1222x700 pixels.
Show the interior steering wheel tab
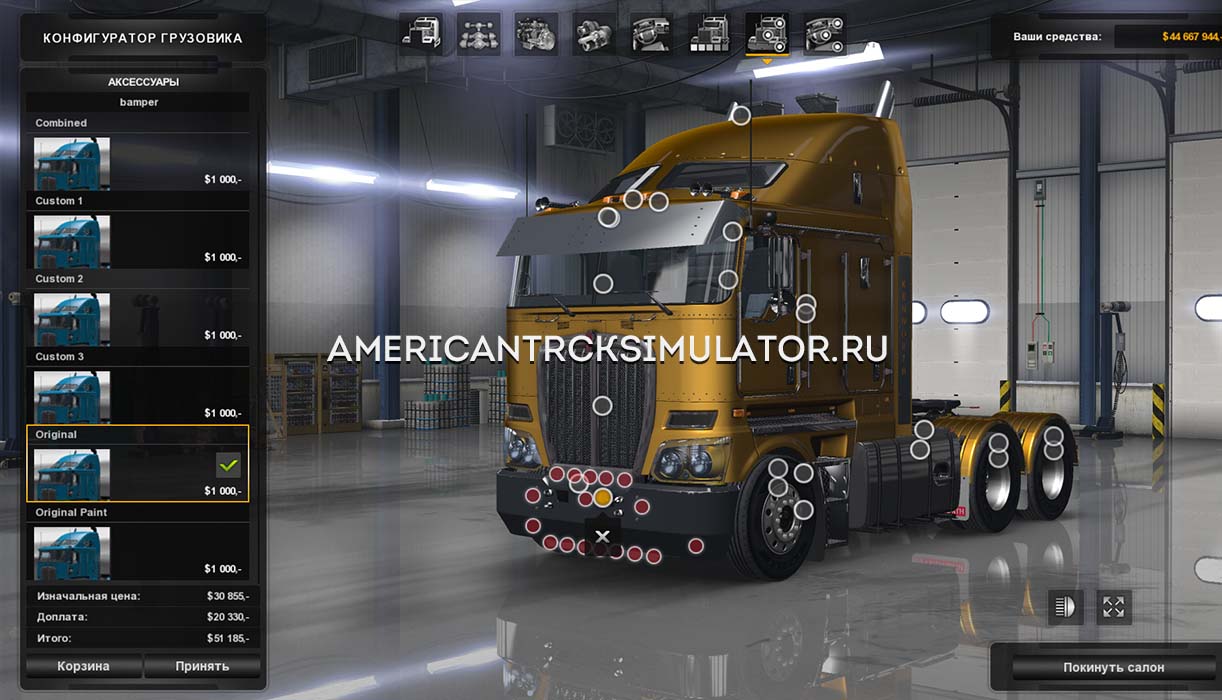coord(651,34)
